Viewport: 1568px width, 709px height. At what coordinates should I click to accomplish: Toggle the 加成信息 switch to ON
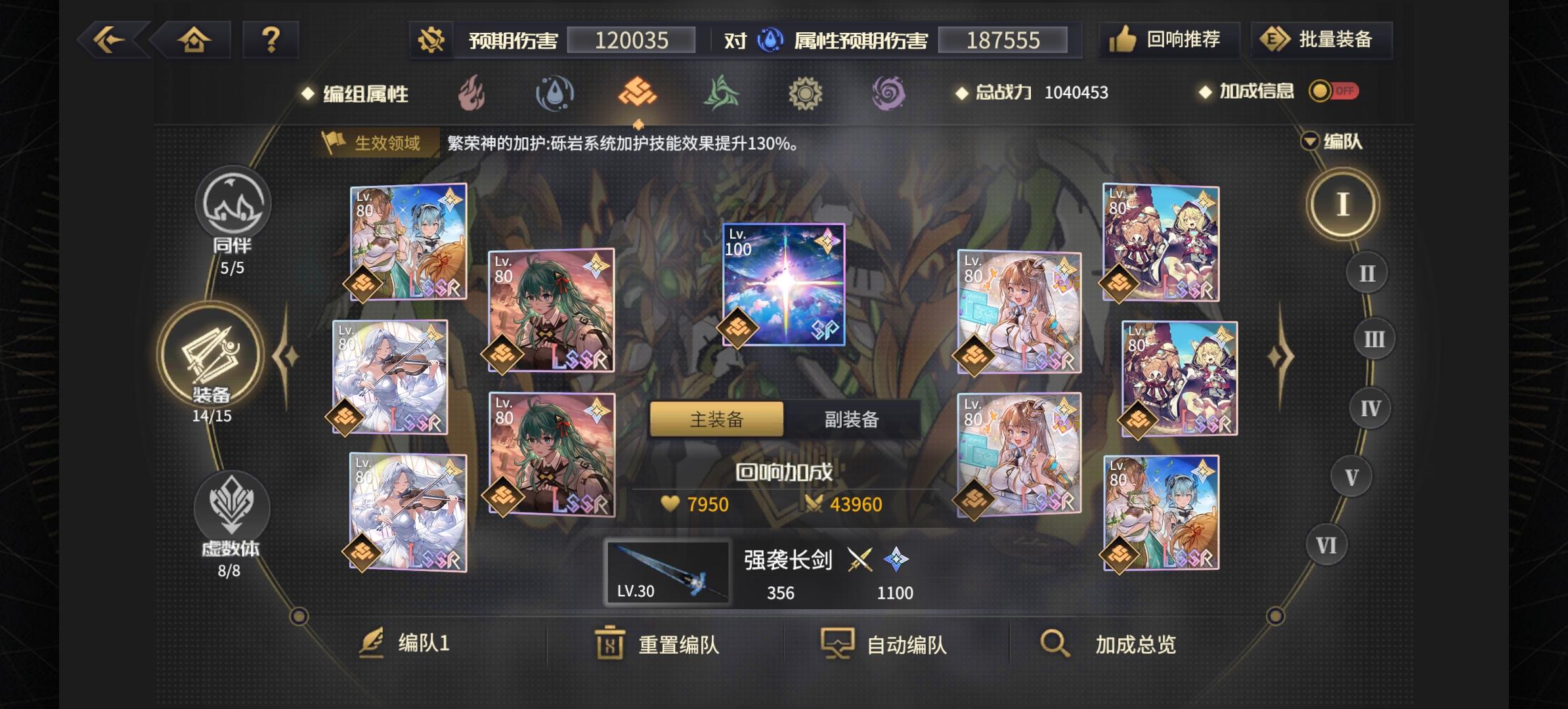point(1333,92)
